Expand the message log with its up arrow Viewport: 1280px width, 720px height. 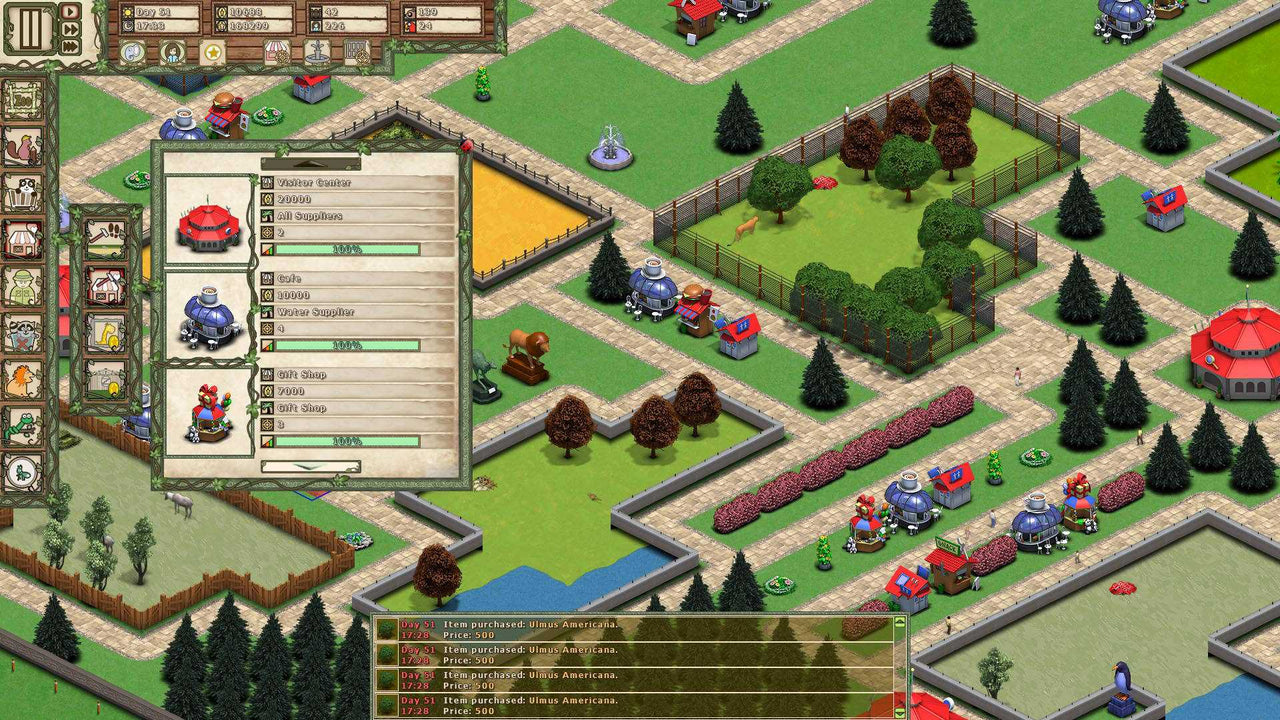(x=900, y=622)
